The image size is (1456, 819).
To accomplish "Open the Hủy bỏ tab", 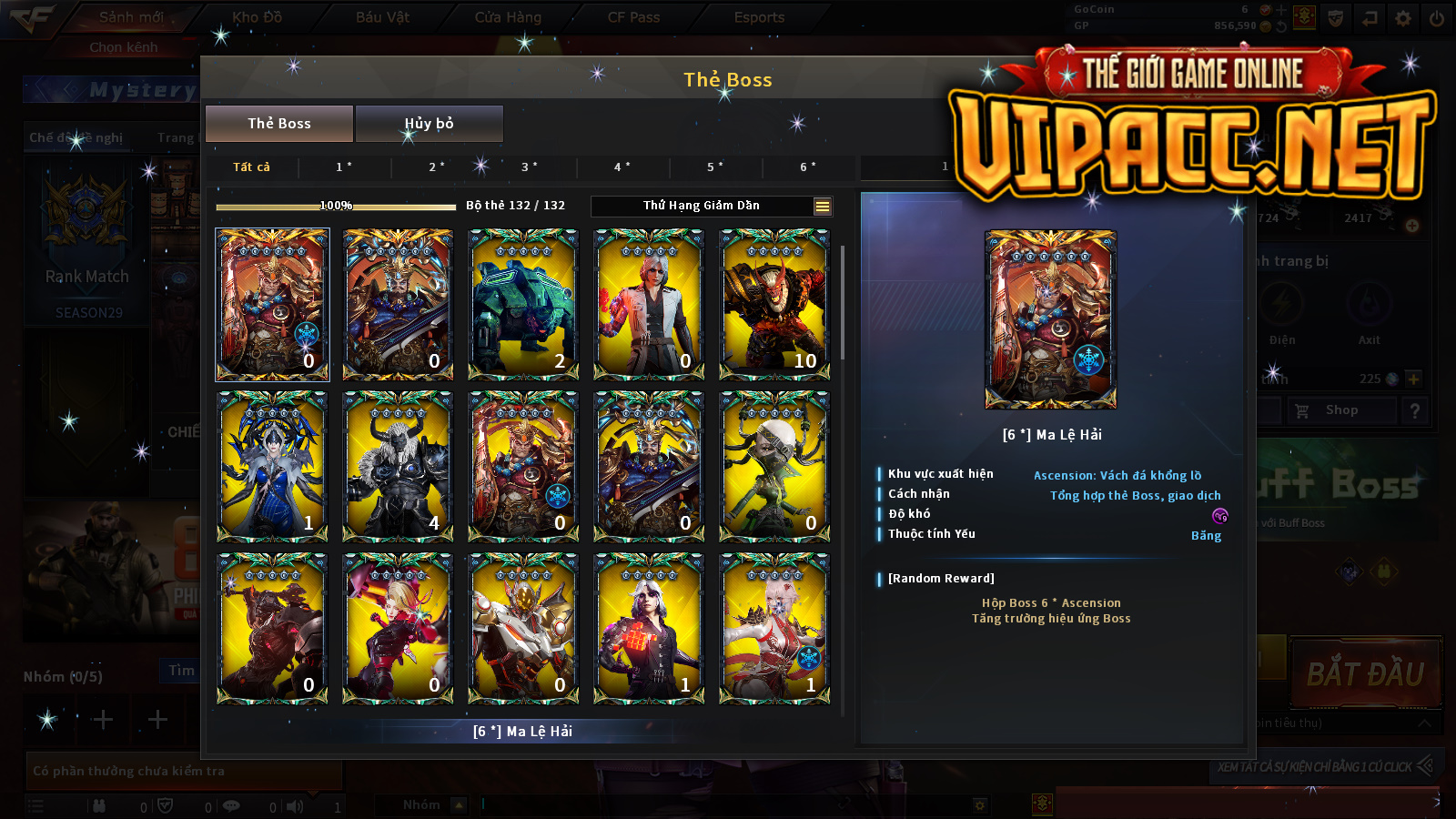I will click(429, 124).
